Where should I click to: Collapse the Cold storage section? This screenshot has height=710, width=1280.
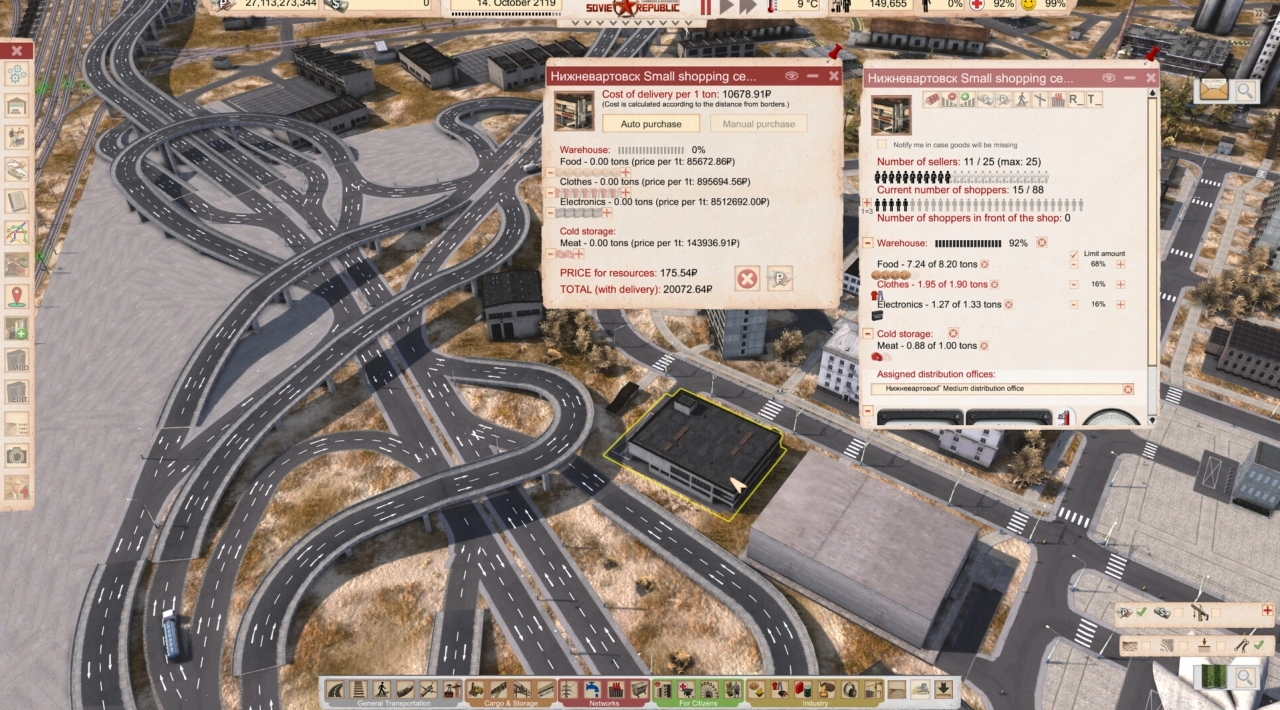tap(868, 333)
